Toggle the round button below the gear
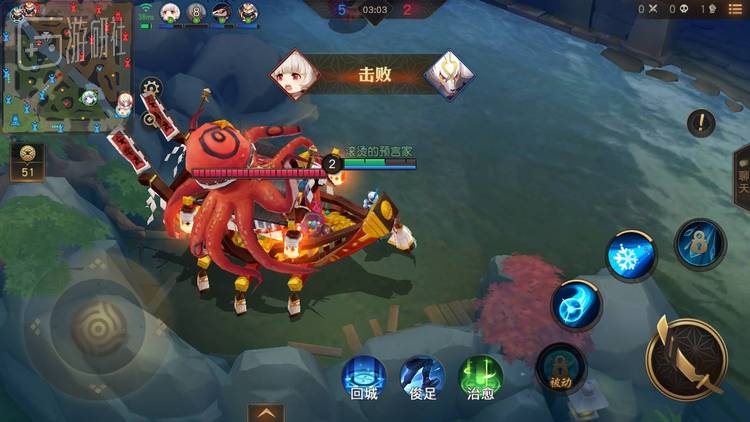750x422 pixels. [x=150, y=118]
